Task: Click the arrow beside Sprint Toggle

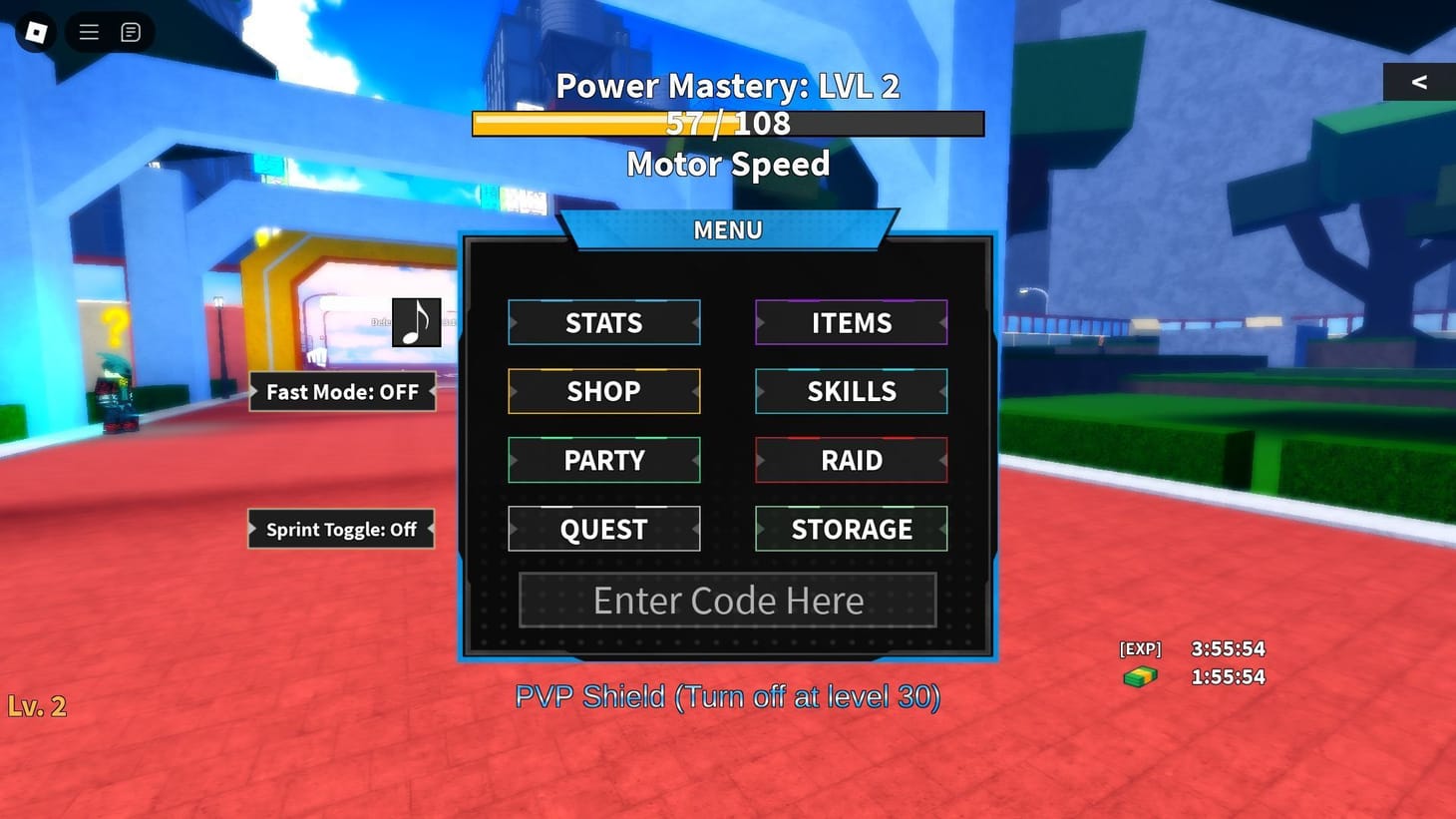Action: coord(429,529)
